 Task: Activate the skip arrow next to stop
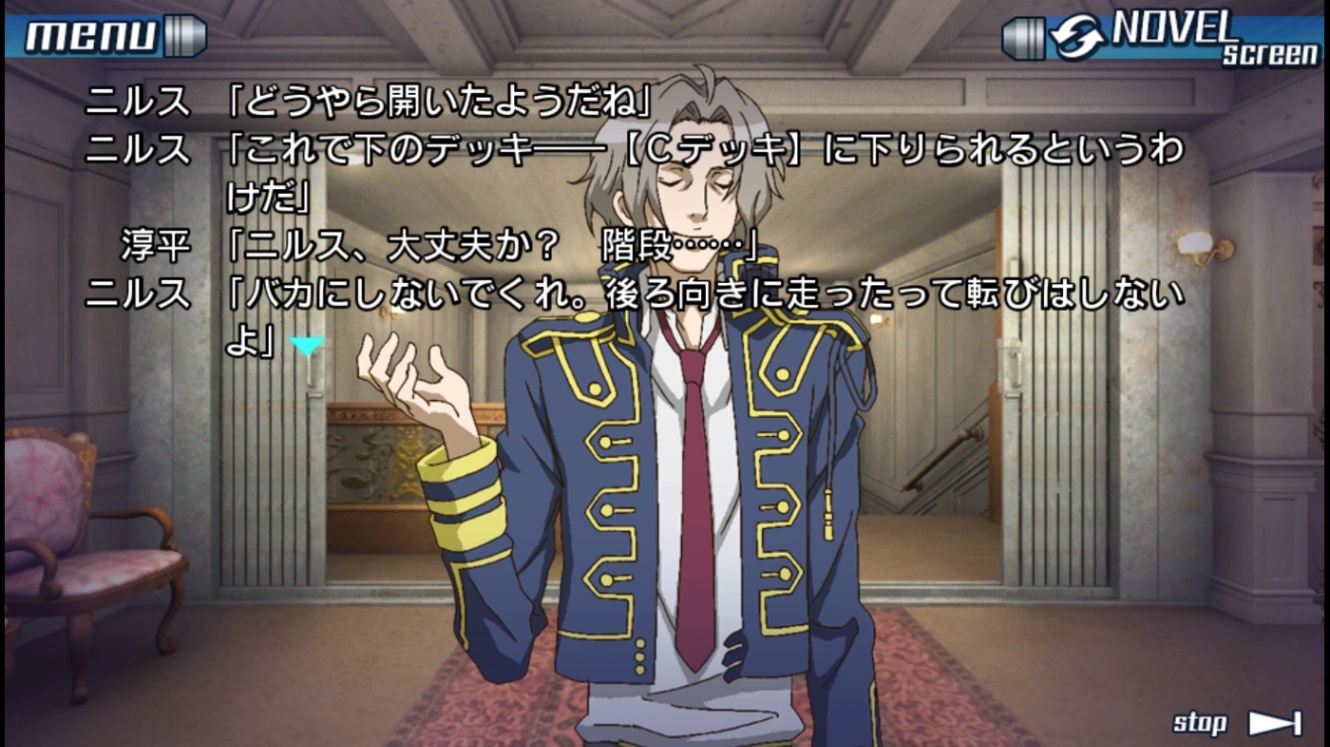coord(1275,723)
